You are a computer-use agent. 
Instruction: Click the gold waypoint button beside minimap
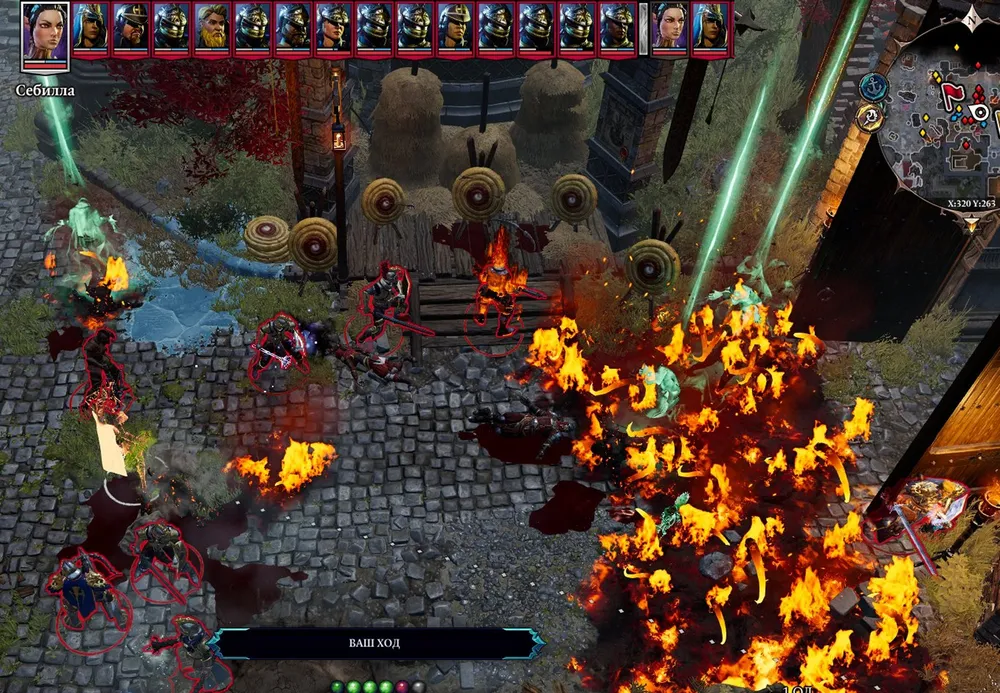(x=870, y=119)
